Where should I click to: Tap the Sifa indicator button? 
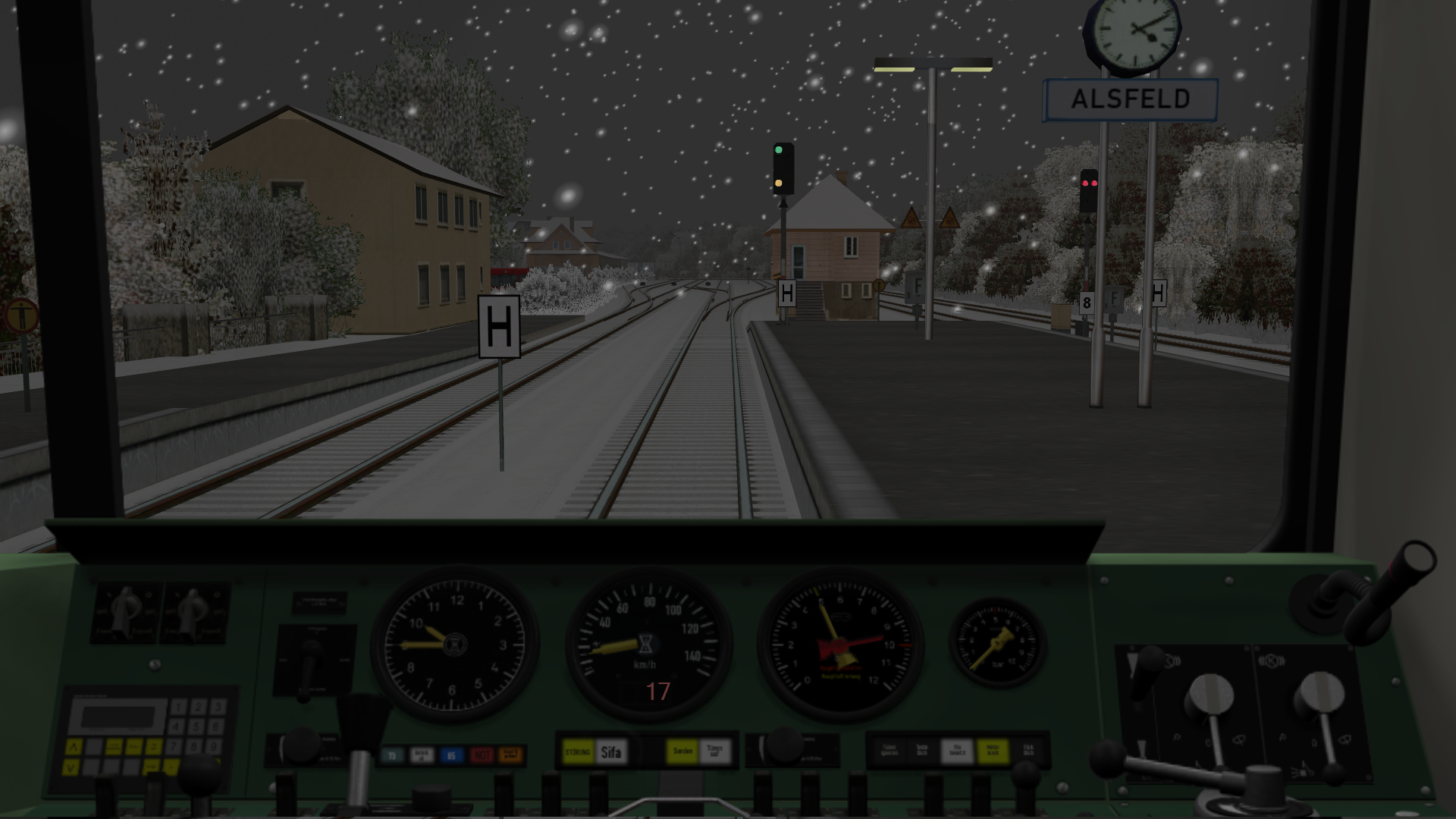[x=611, y=752]
